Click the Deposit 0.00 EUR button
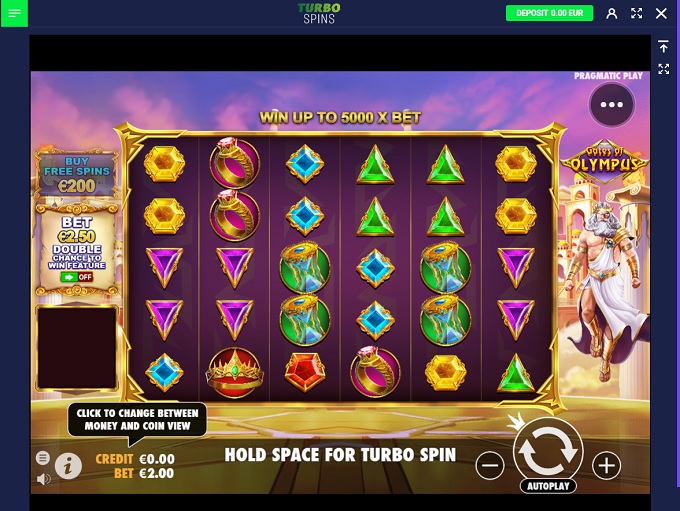680x511 pixels. point(550,13)
